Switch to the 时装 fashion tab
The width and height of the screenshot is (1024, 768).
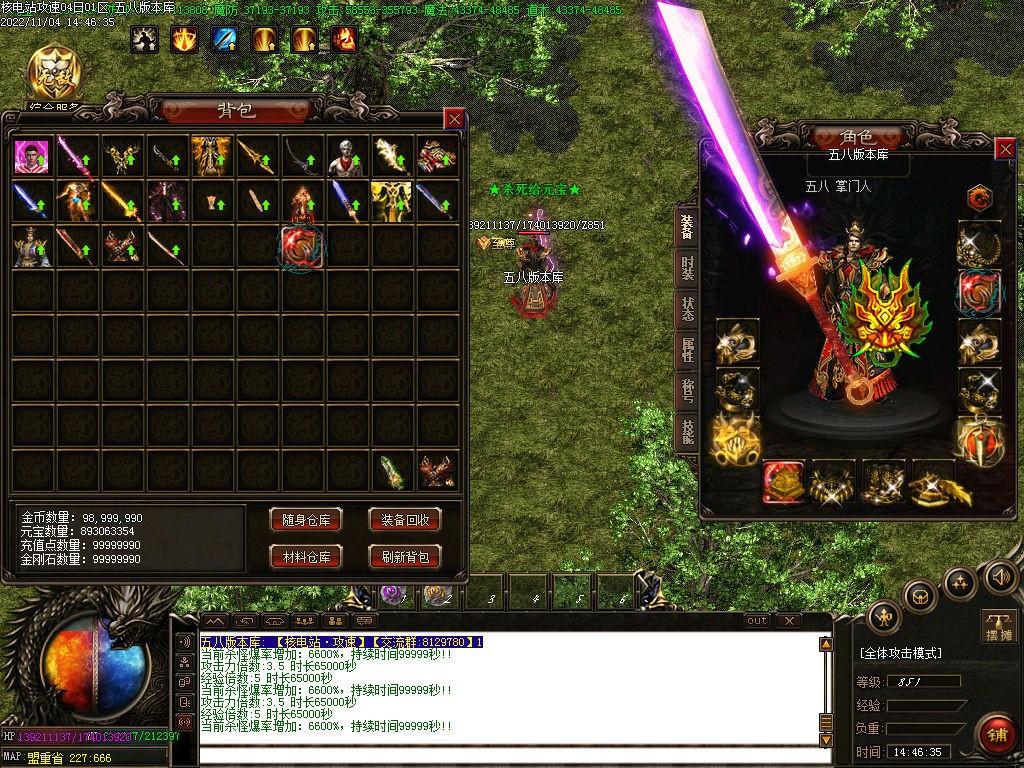688,267
